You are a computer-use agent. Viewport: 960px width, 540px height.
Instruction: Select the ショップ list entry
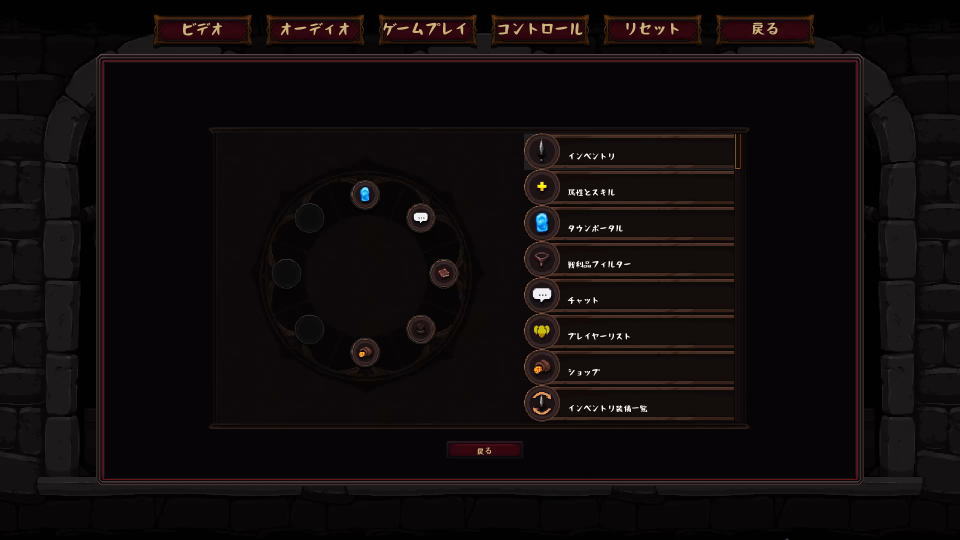point(630,369)
